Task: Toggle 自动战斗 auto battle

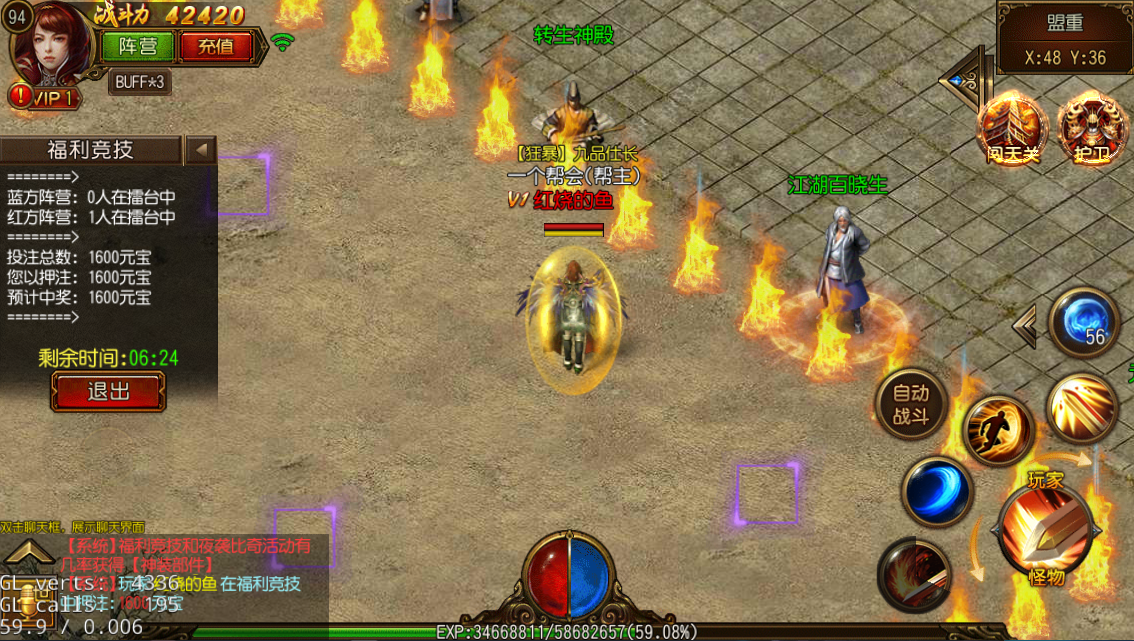Action: click(x=910, y=406)
